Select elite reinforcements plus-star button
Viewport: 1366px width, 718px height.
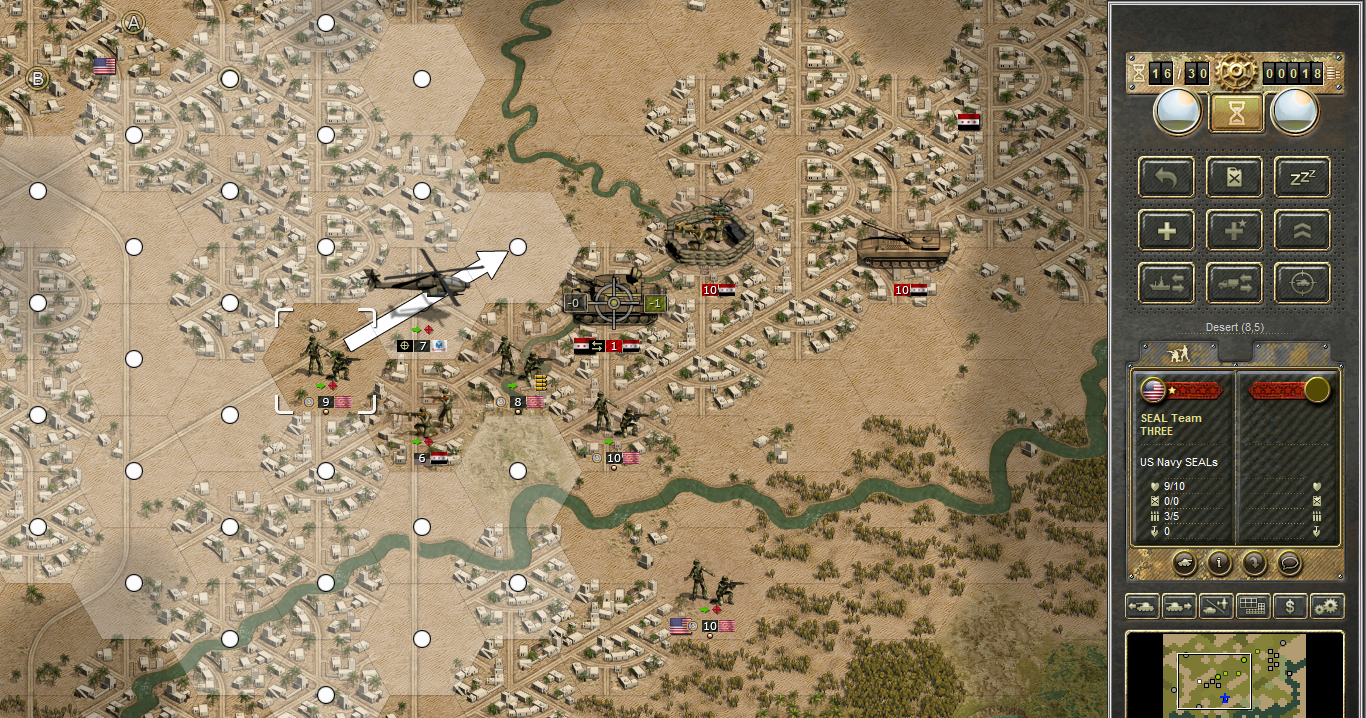1235,231
